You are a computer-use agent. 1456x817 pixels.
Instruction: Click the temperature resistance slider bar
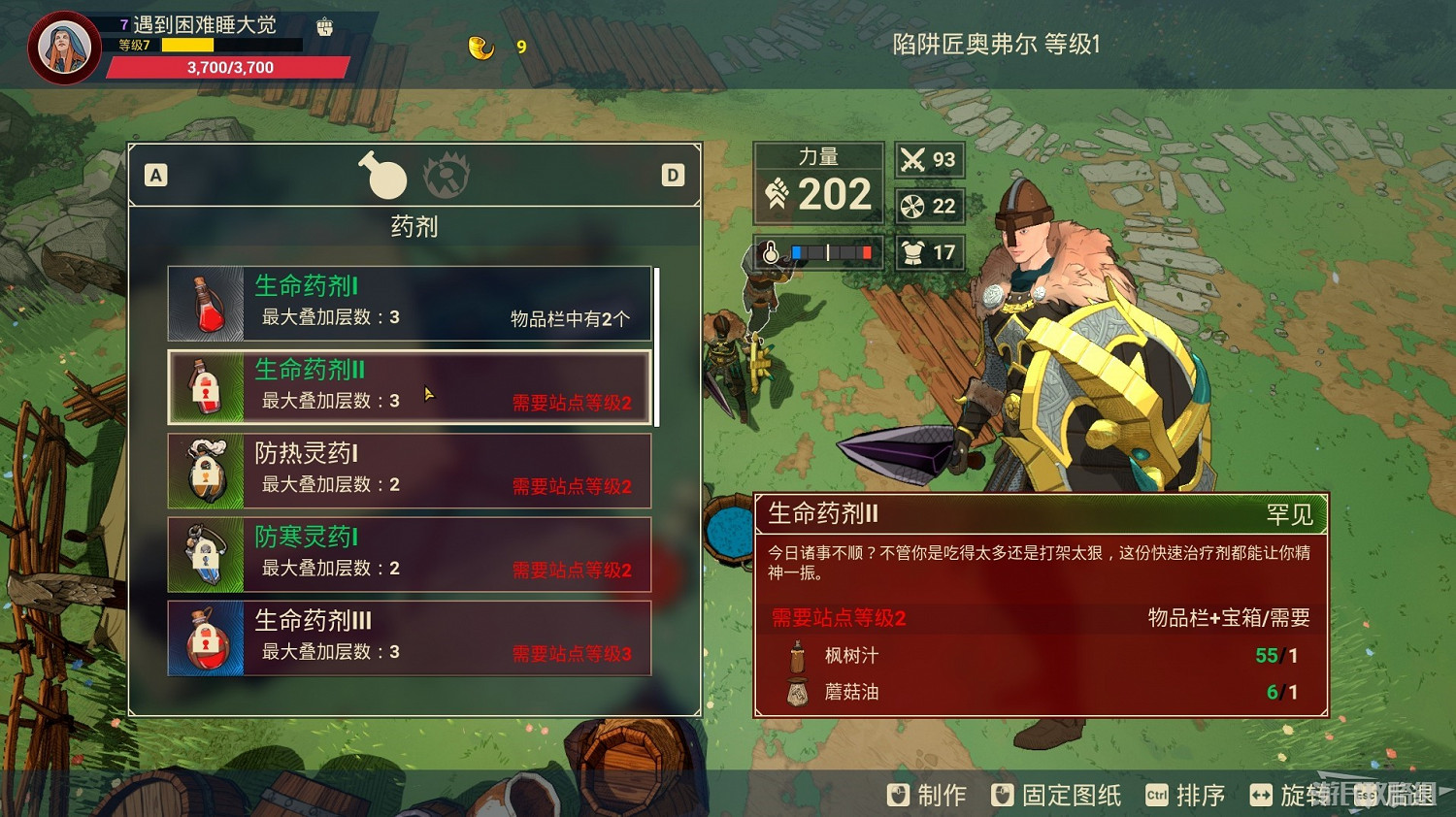(x=830, y=252)
